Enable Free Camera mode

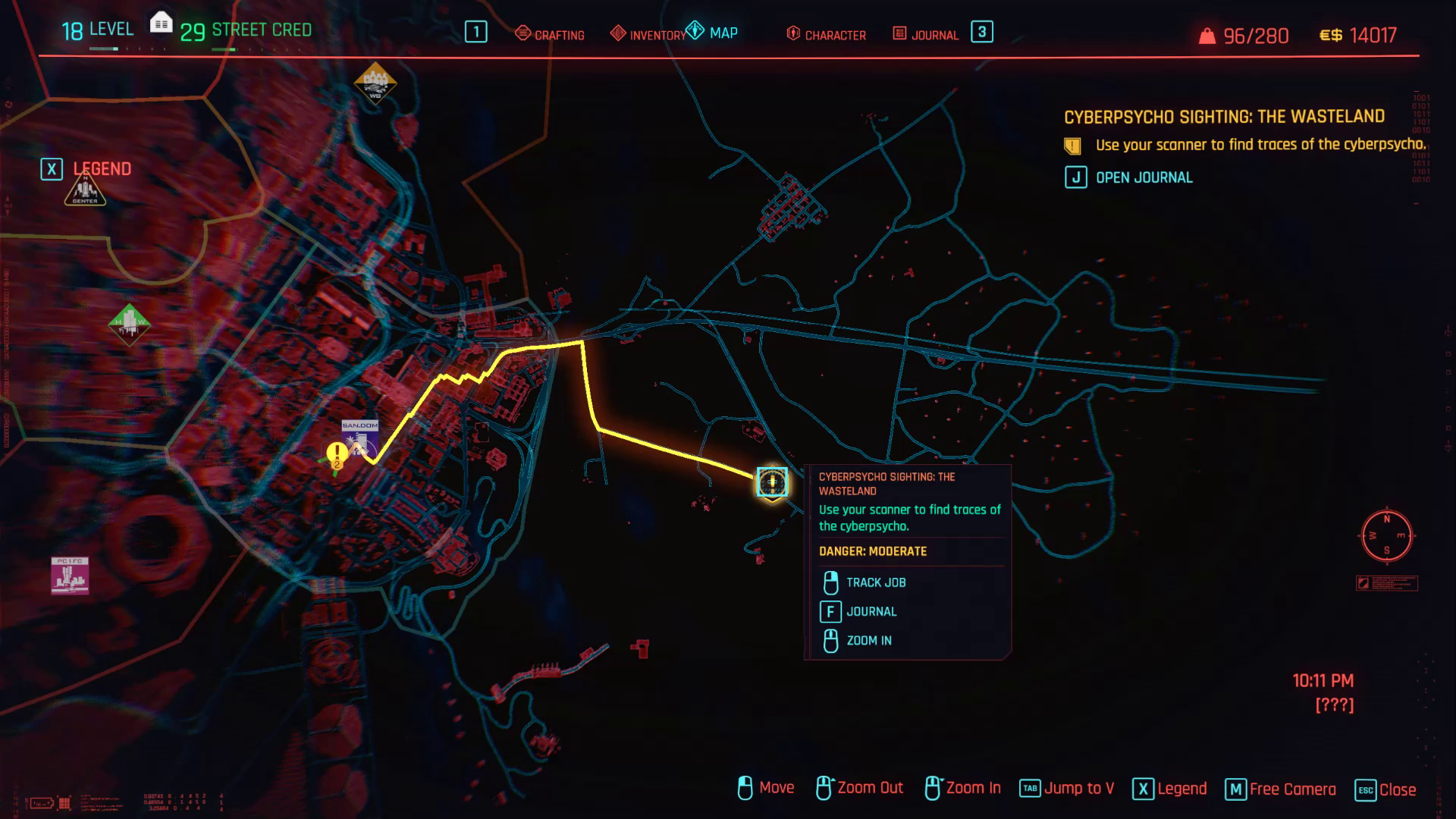coord(1291,788)
